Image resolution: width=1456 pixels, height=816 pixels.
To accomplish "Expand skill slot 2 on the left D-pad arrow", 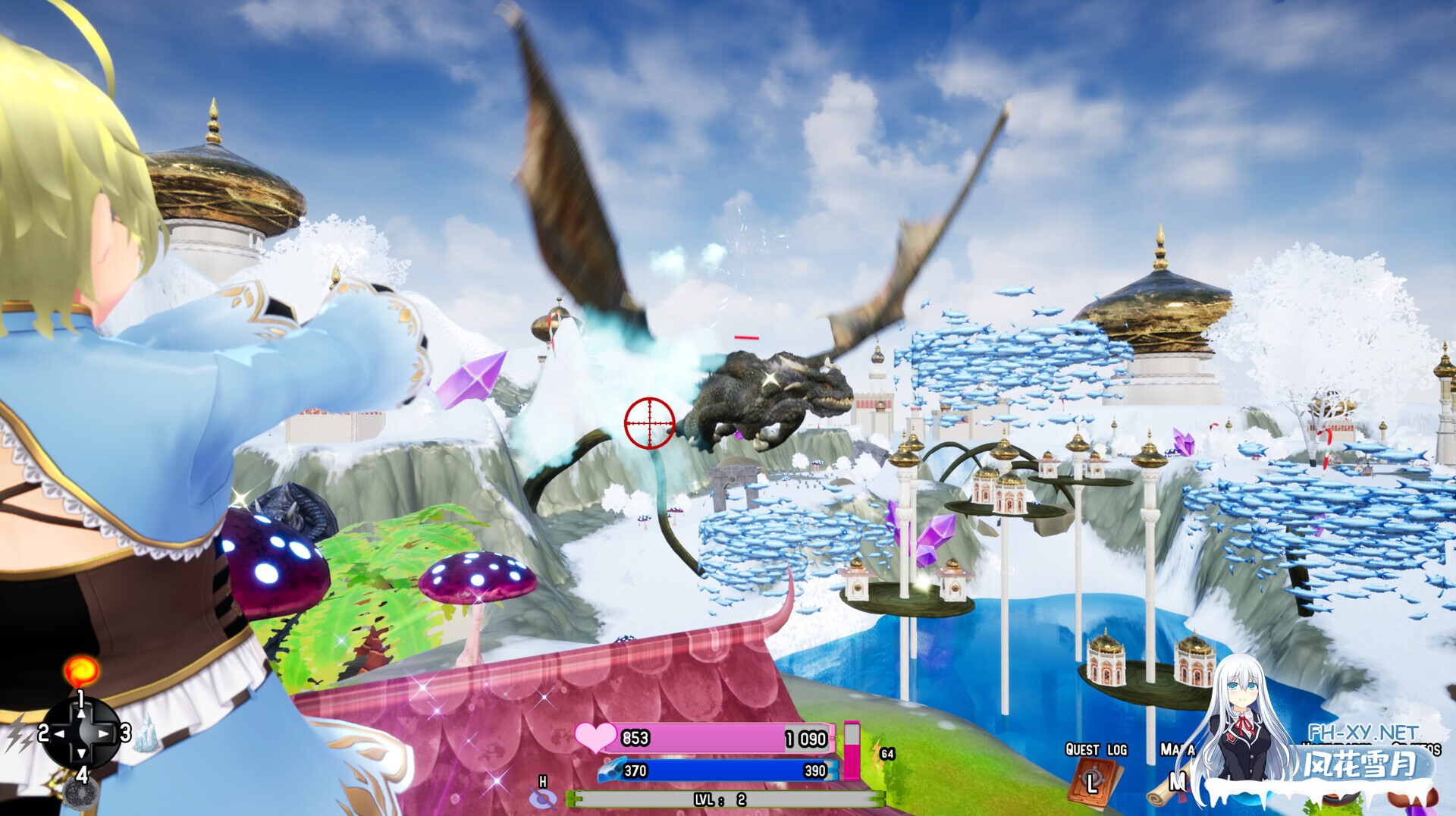I will point(60,735).
